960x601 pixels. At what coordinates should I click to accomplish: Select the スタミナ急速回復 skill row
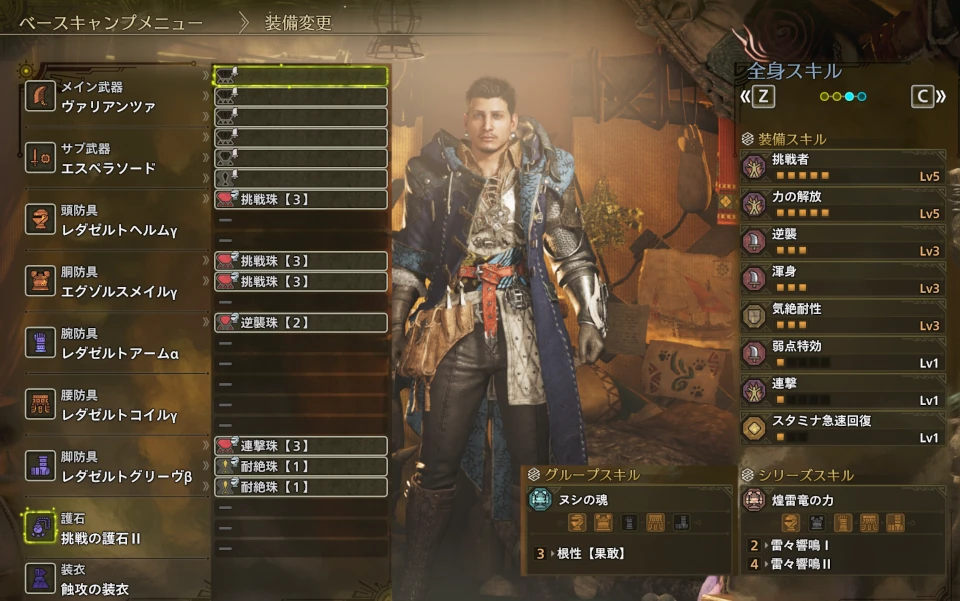point(843,428)
